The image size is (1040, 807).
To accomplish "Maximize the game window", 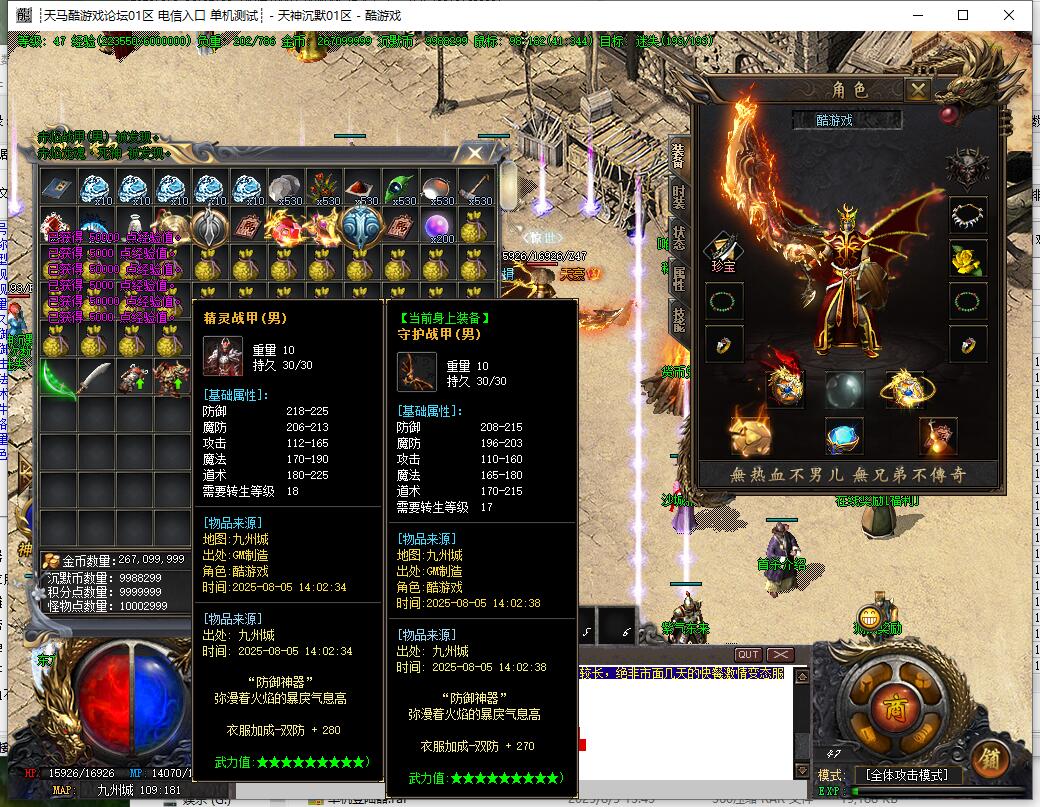I will click(x=963, y=15).
